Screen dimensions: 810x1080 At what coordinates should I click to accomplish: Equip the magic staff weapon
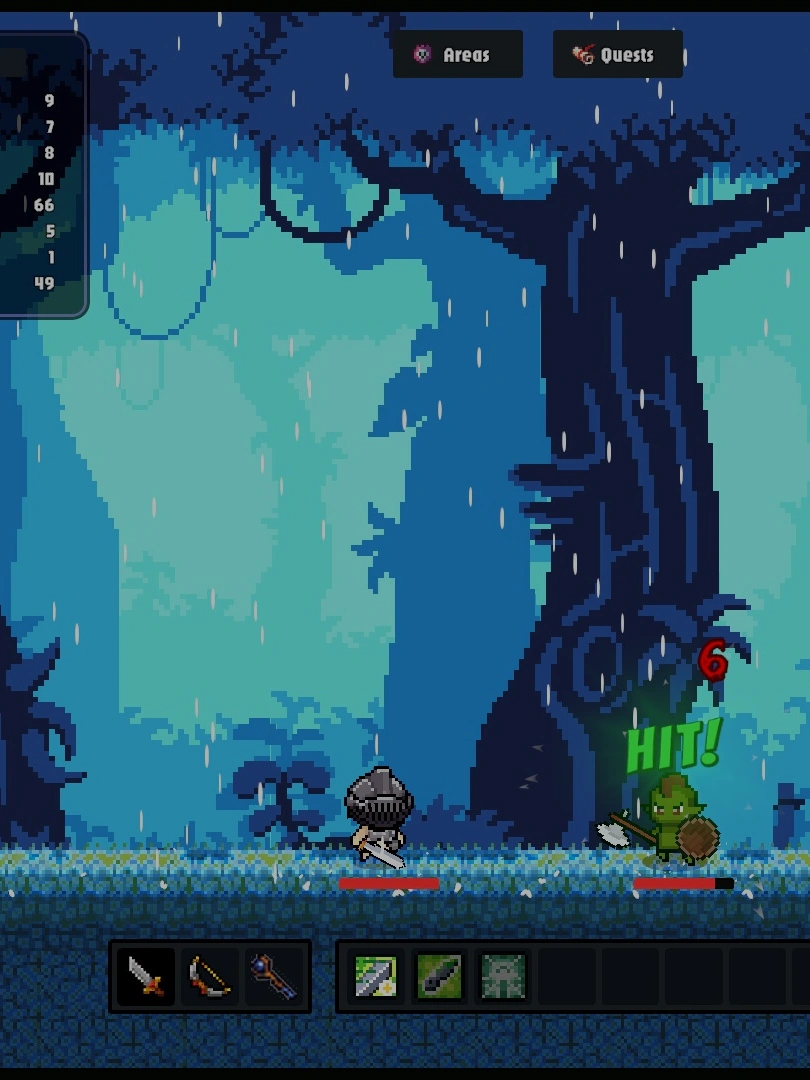click(x=274, y=977)
